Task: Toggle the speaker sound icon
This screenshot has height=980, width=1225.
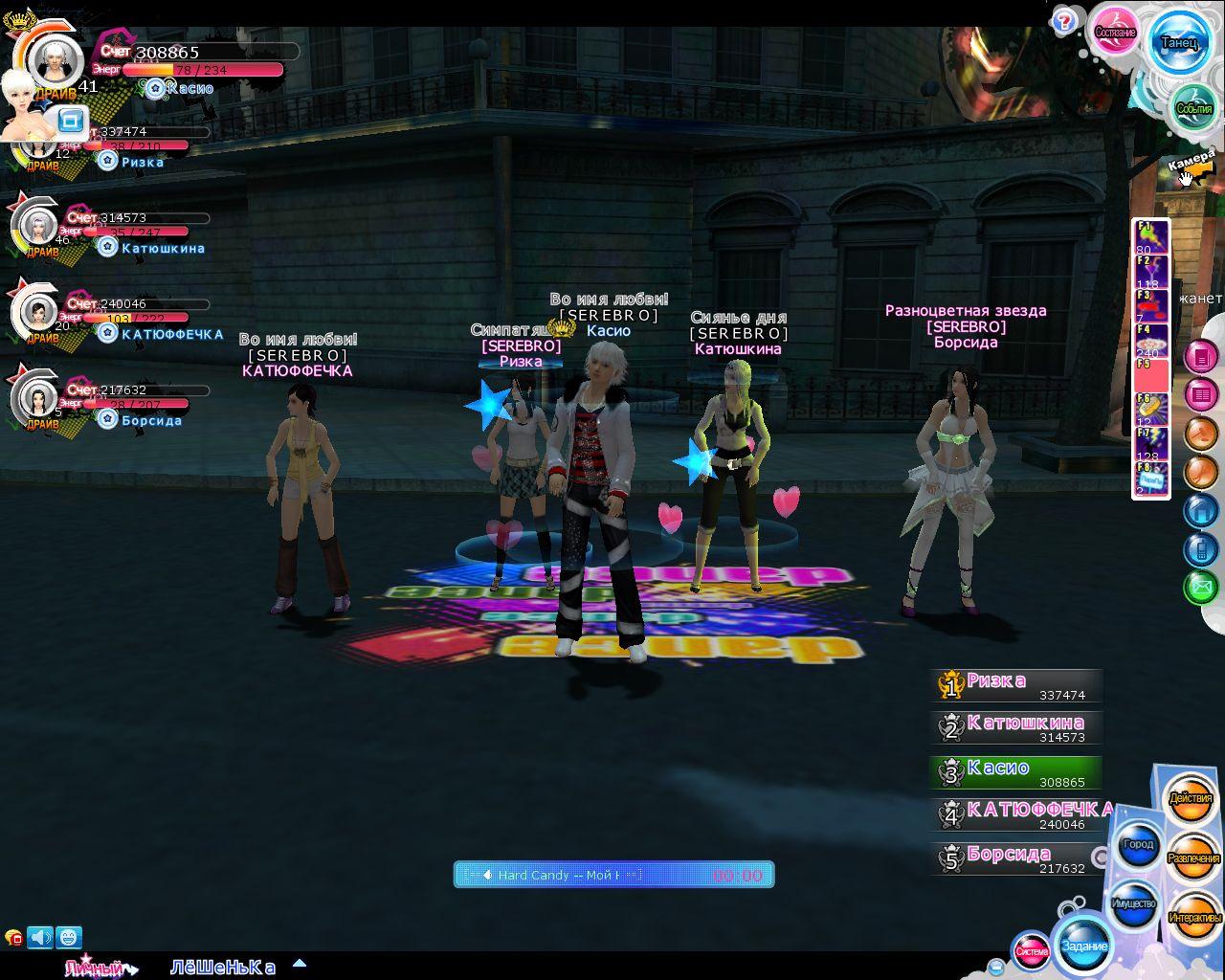Action: tap(40, 937)
